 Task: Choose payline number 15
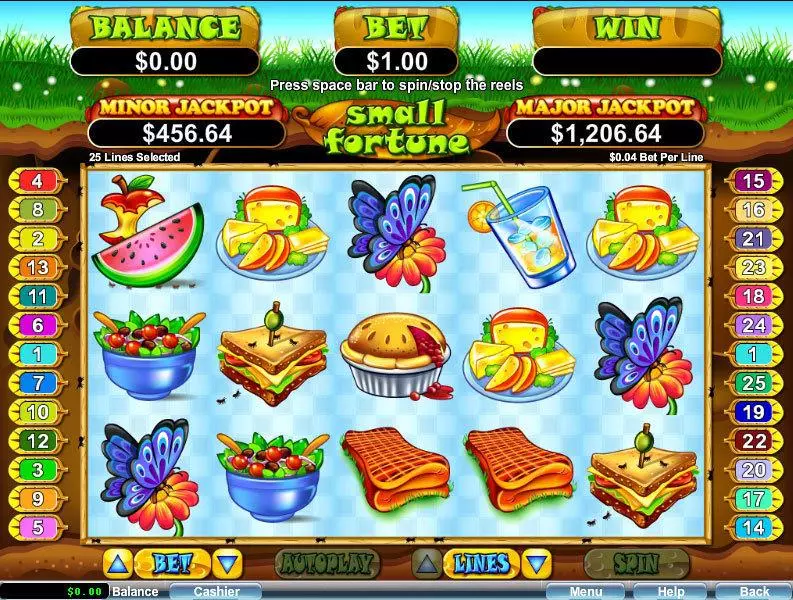[x=753, y=181]
